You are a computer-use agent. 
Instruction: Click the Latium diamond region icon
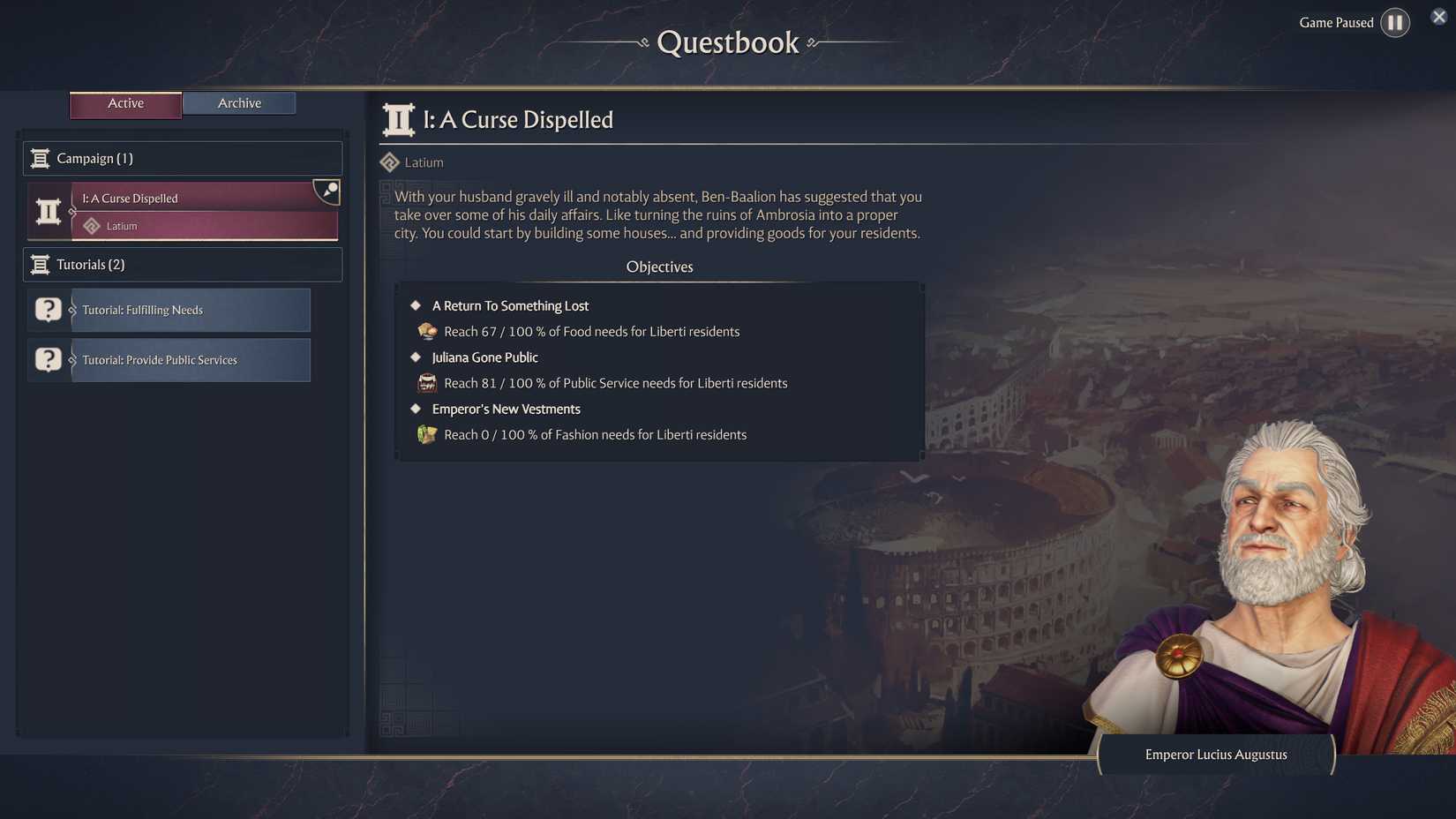pyautogui.click(x=389, y=162)
